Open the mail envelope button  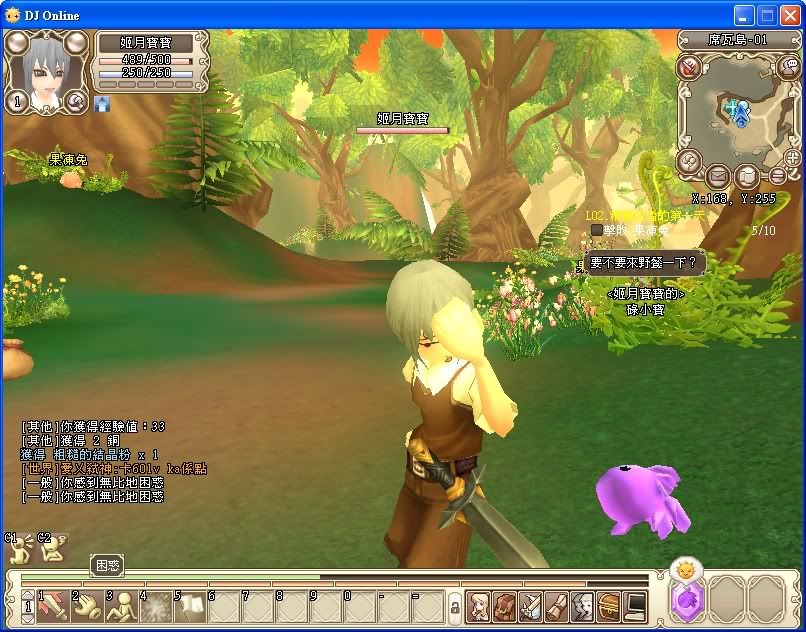click(718, 177)
